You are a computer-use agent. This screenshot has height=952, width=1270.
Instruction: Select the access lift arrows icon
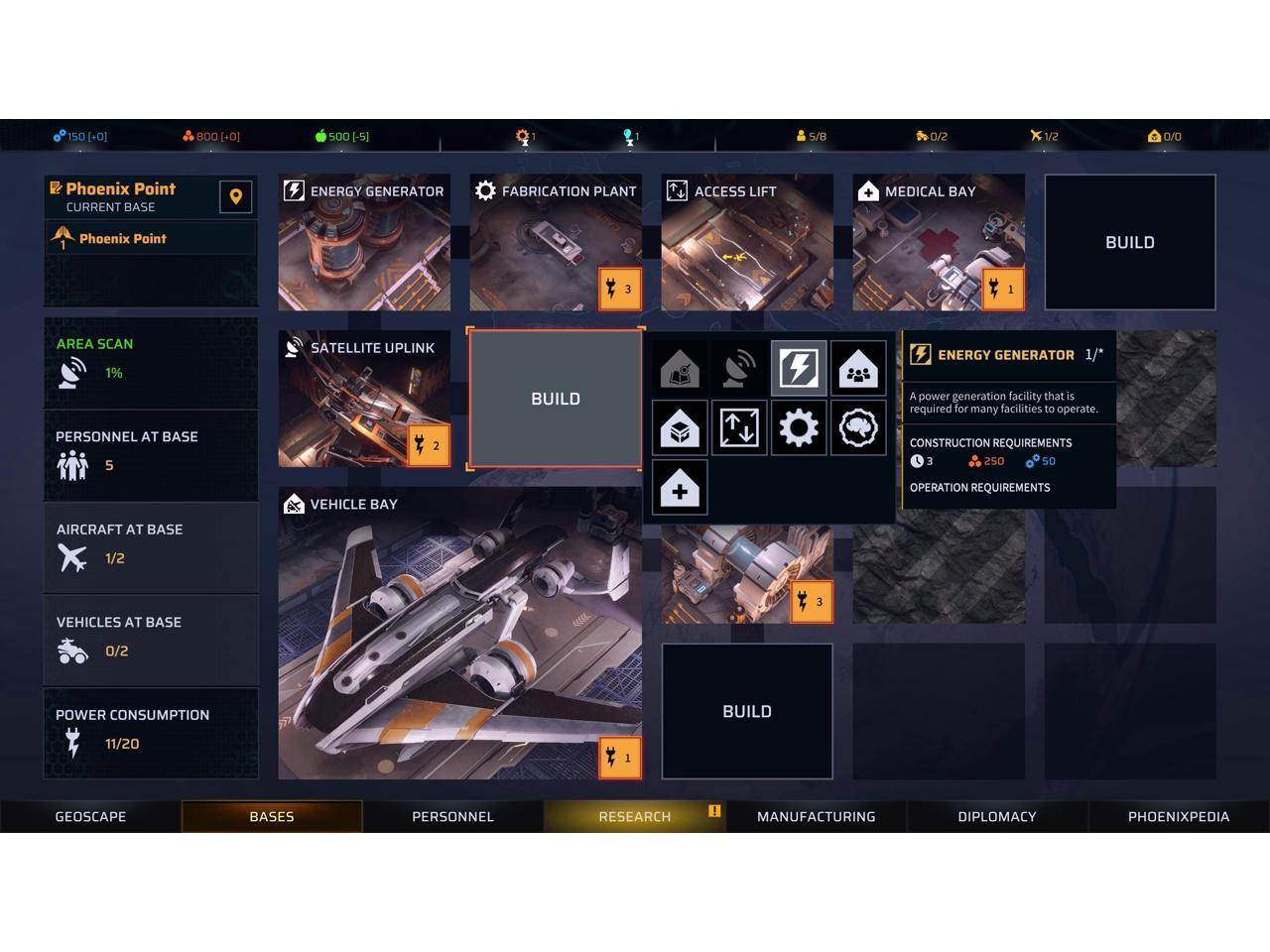point(739,427)
